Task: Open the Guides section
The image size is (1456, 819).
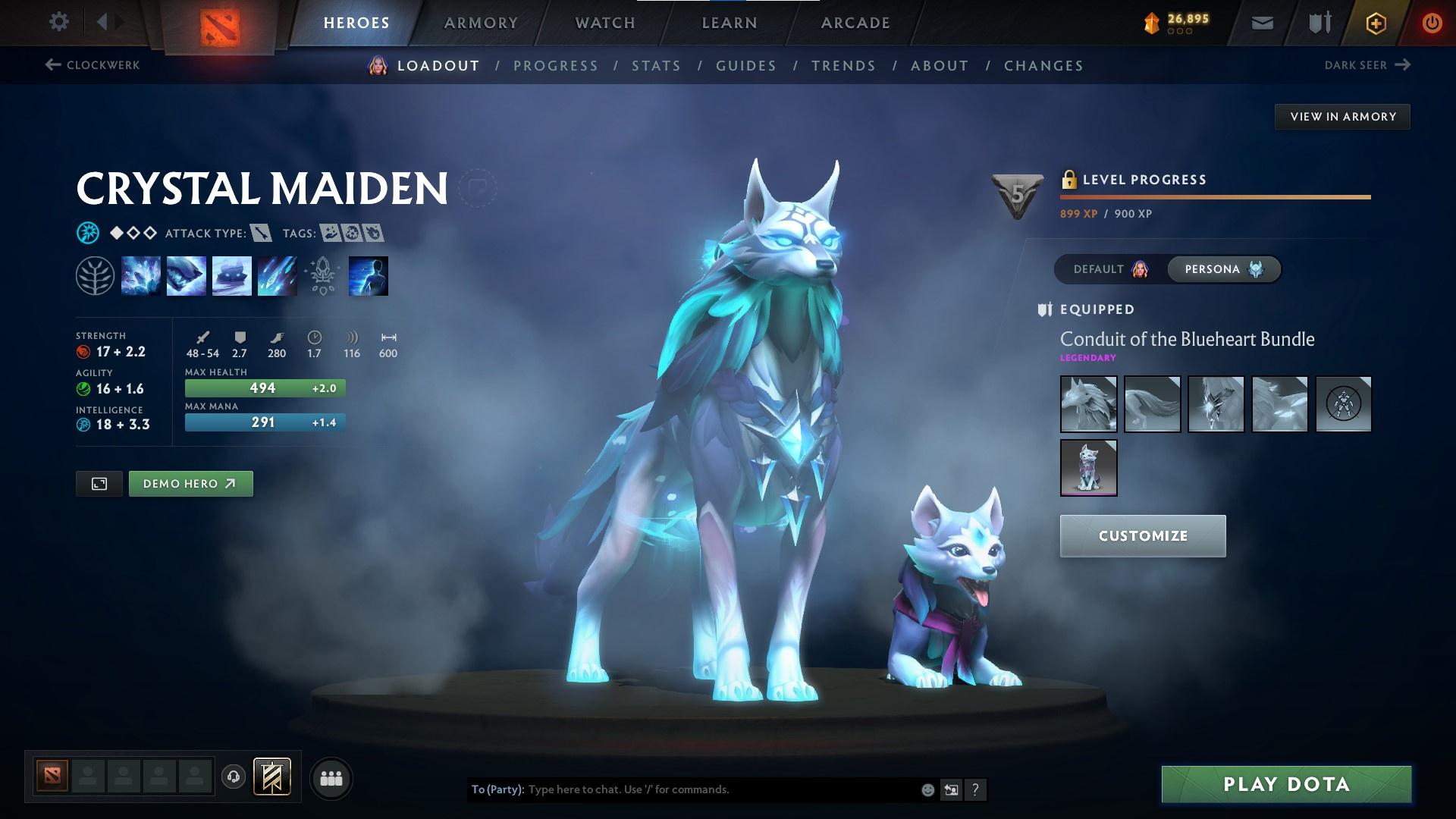Action: coord(746,66)
